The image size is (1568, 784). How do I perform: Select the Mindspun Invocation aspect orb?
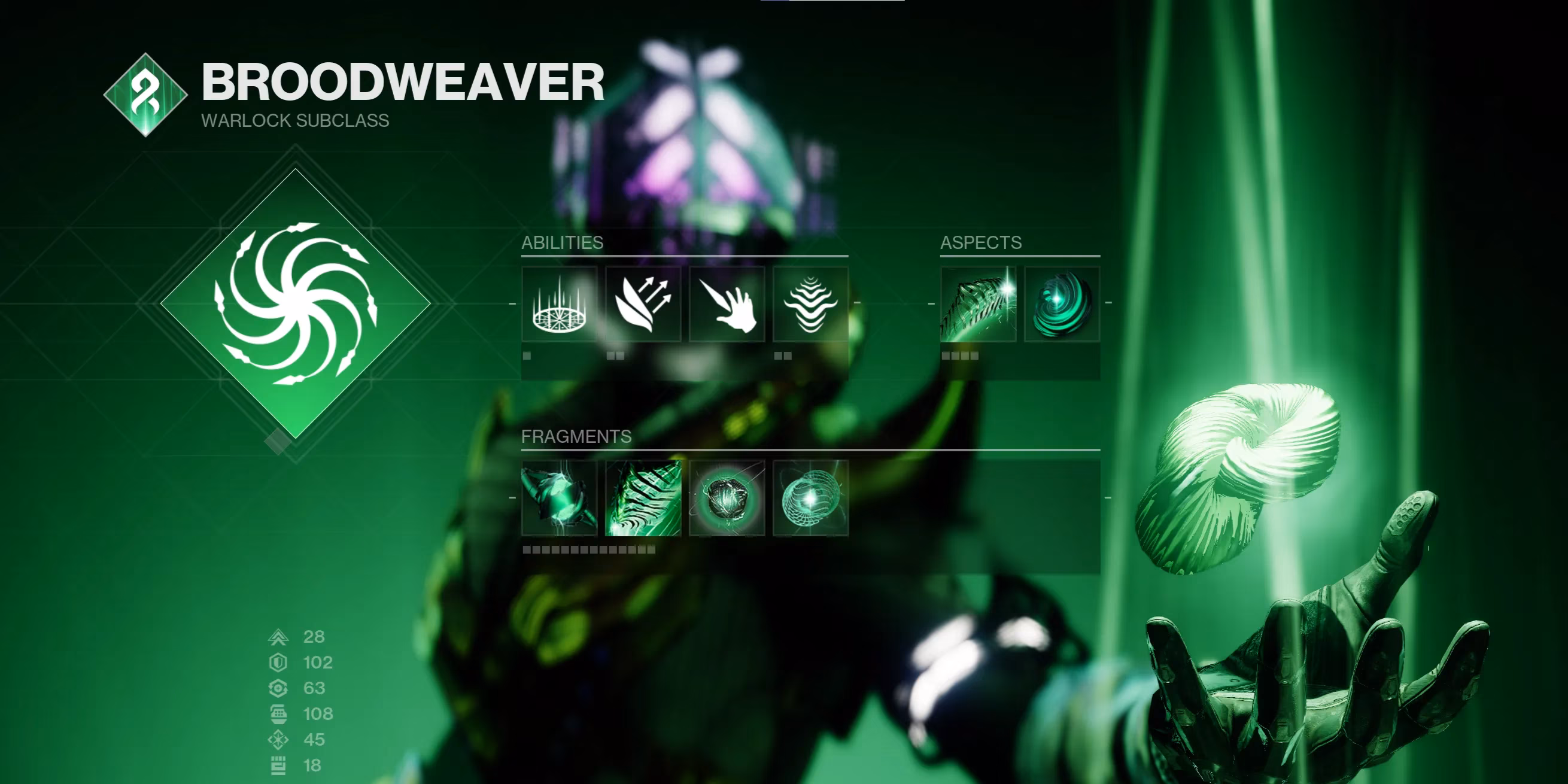click(x=1061, y=305)
